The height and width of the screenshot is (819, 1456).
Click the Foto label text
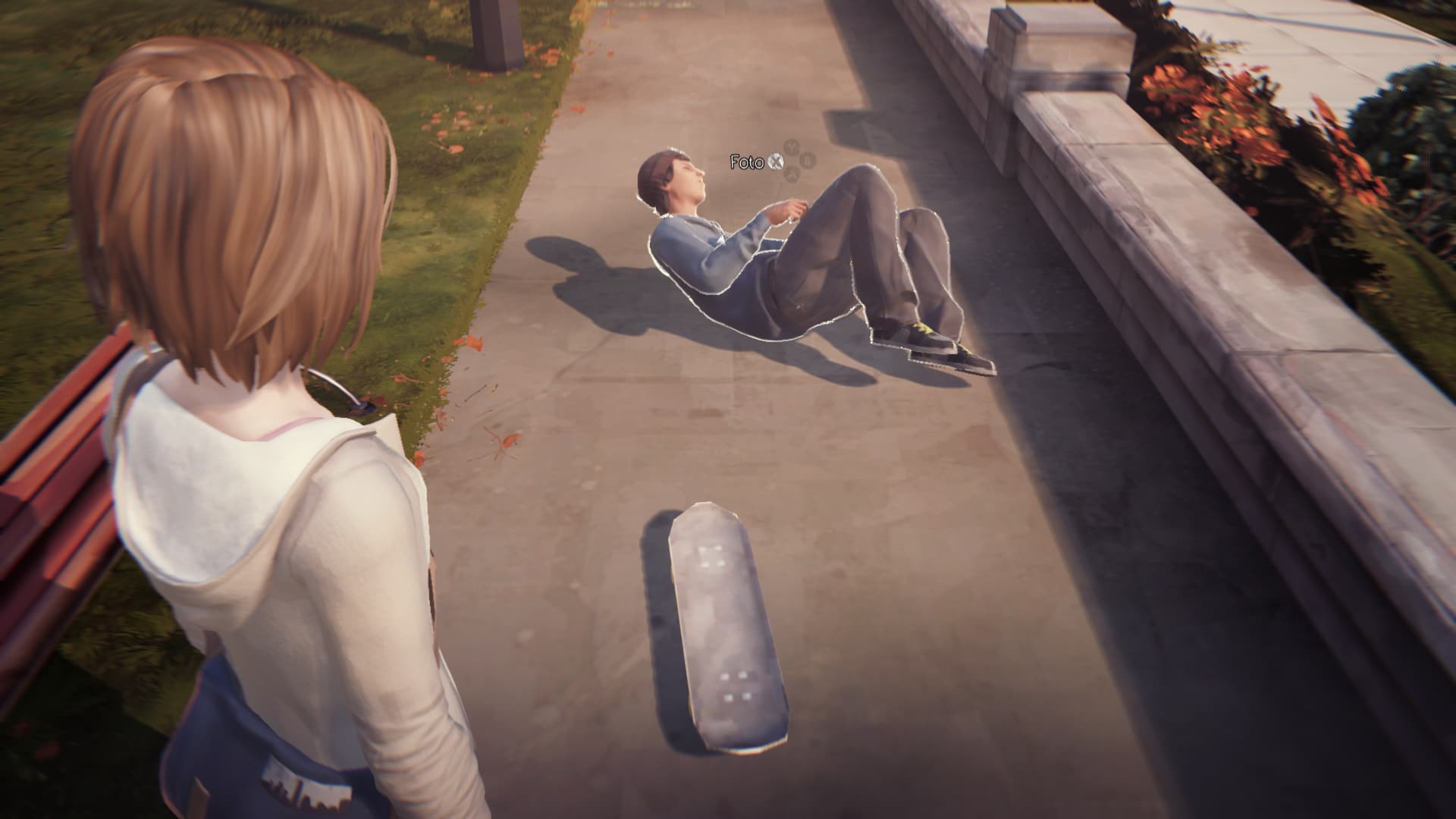coord(747,162)
